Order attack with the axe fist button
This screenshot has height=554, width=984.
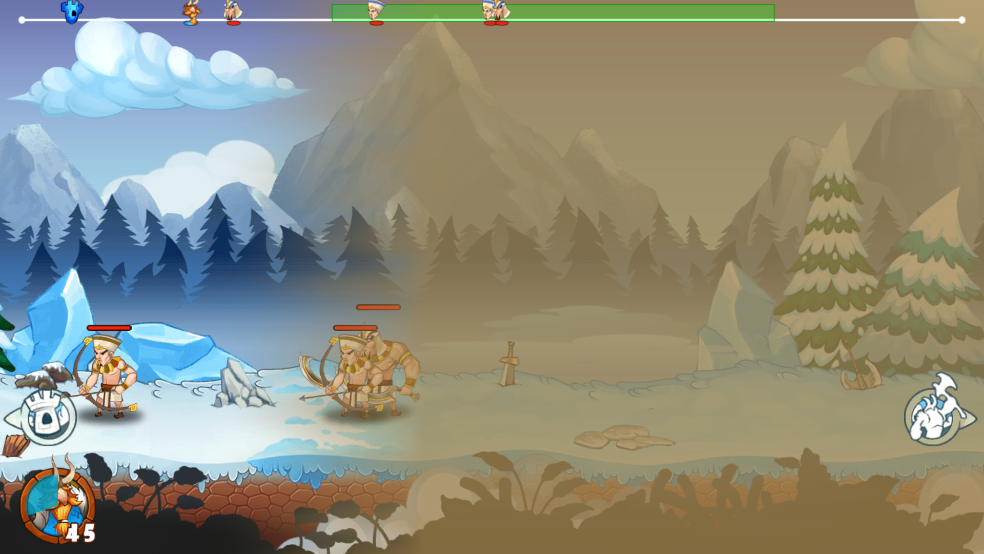click(x=934, y=414)
